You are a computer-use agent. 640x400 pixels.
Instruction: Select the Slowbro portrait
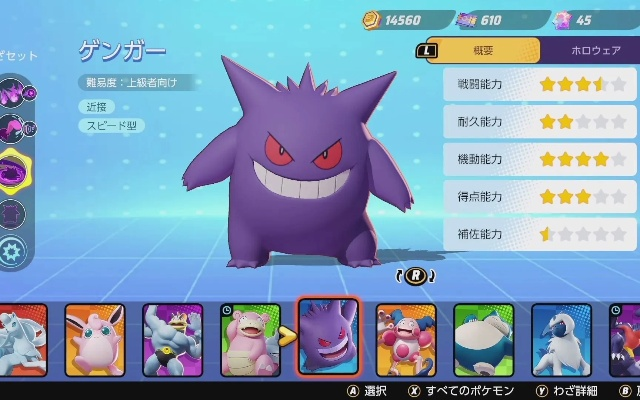(249, 339)
